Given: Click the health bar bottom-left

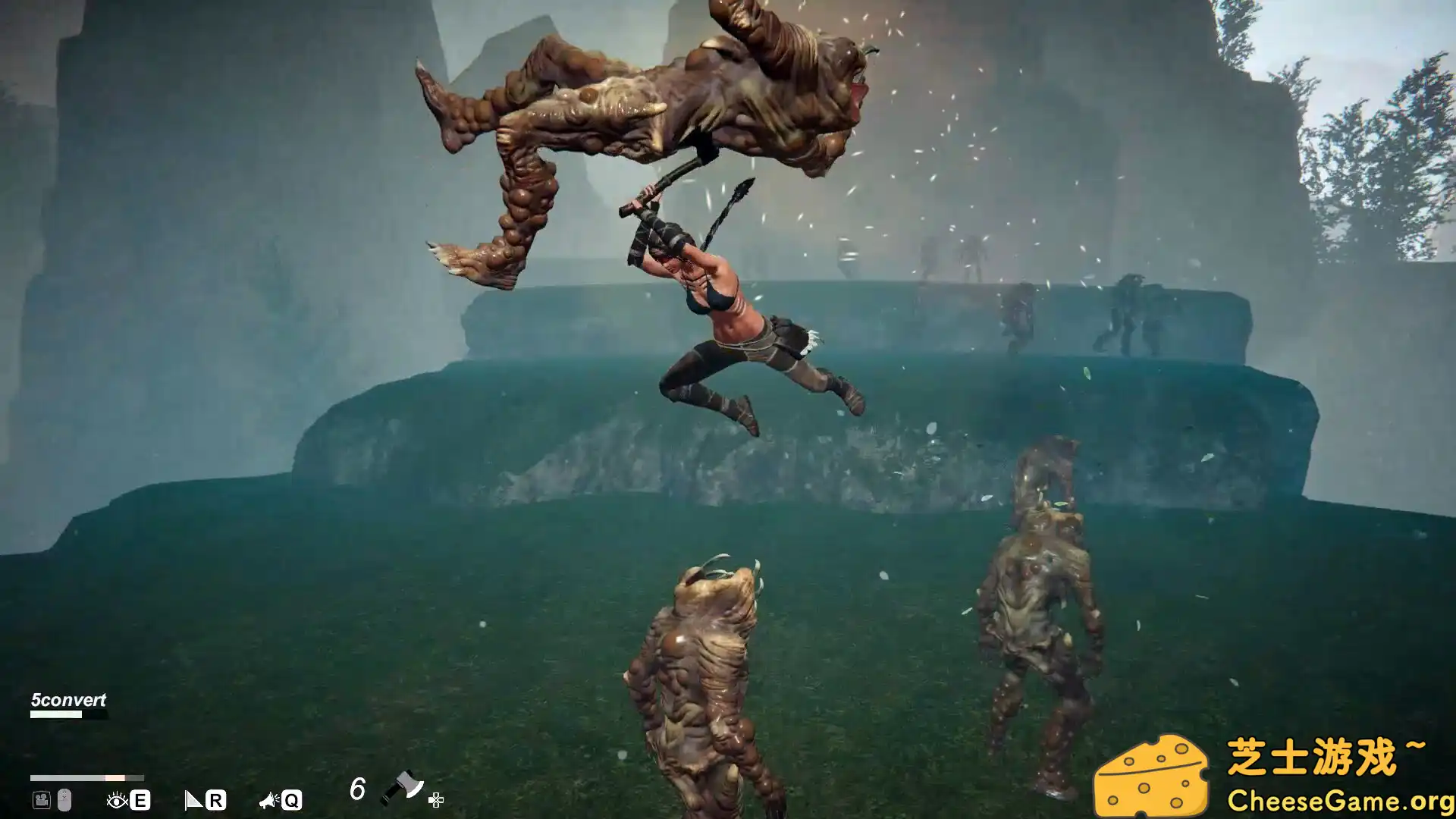Looking at the screenshot, I should [87, 777].
